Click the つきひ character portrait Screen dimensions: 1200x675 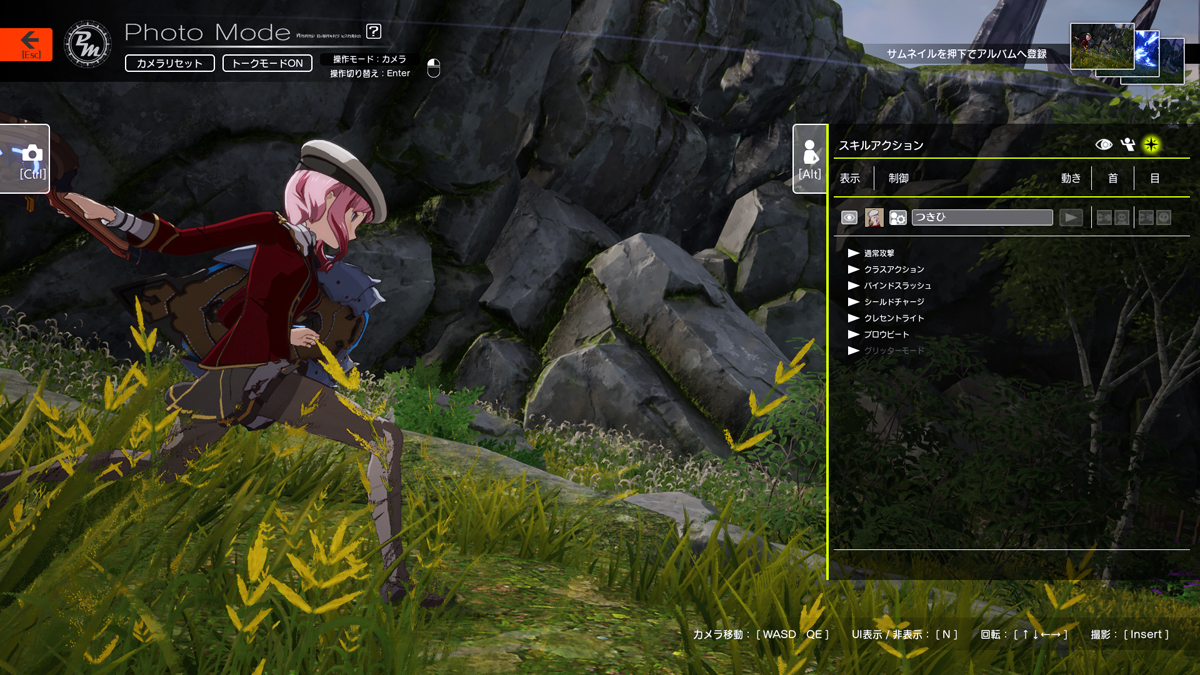click(x=874, y=217)
